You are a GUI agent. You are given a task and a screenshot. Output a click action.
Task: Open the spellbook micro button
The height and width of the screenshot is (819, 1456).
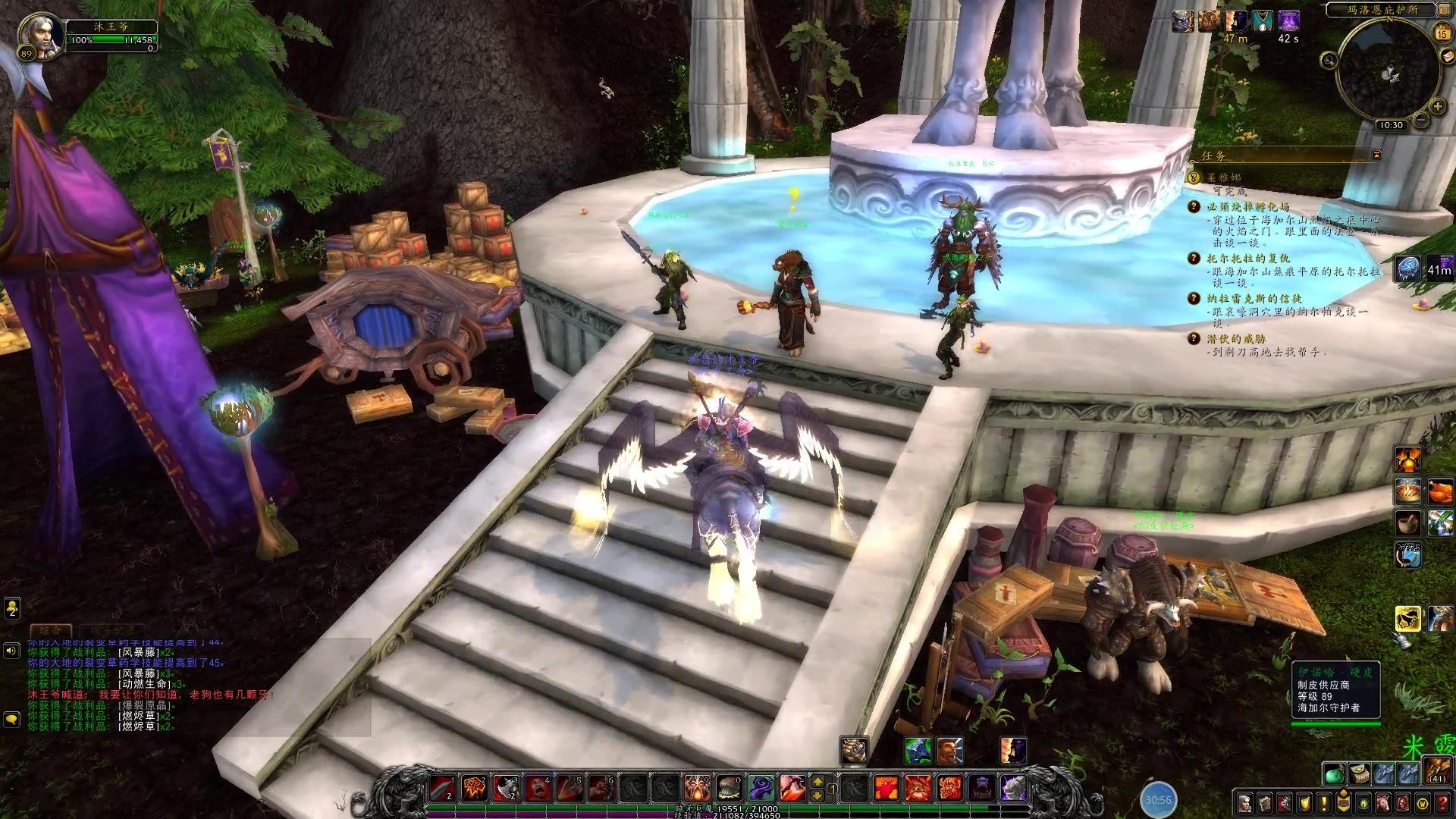(x=1265, y=803)
